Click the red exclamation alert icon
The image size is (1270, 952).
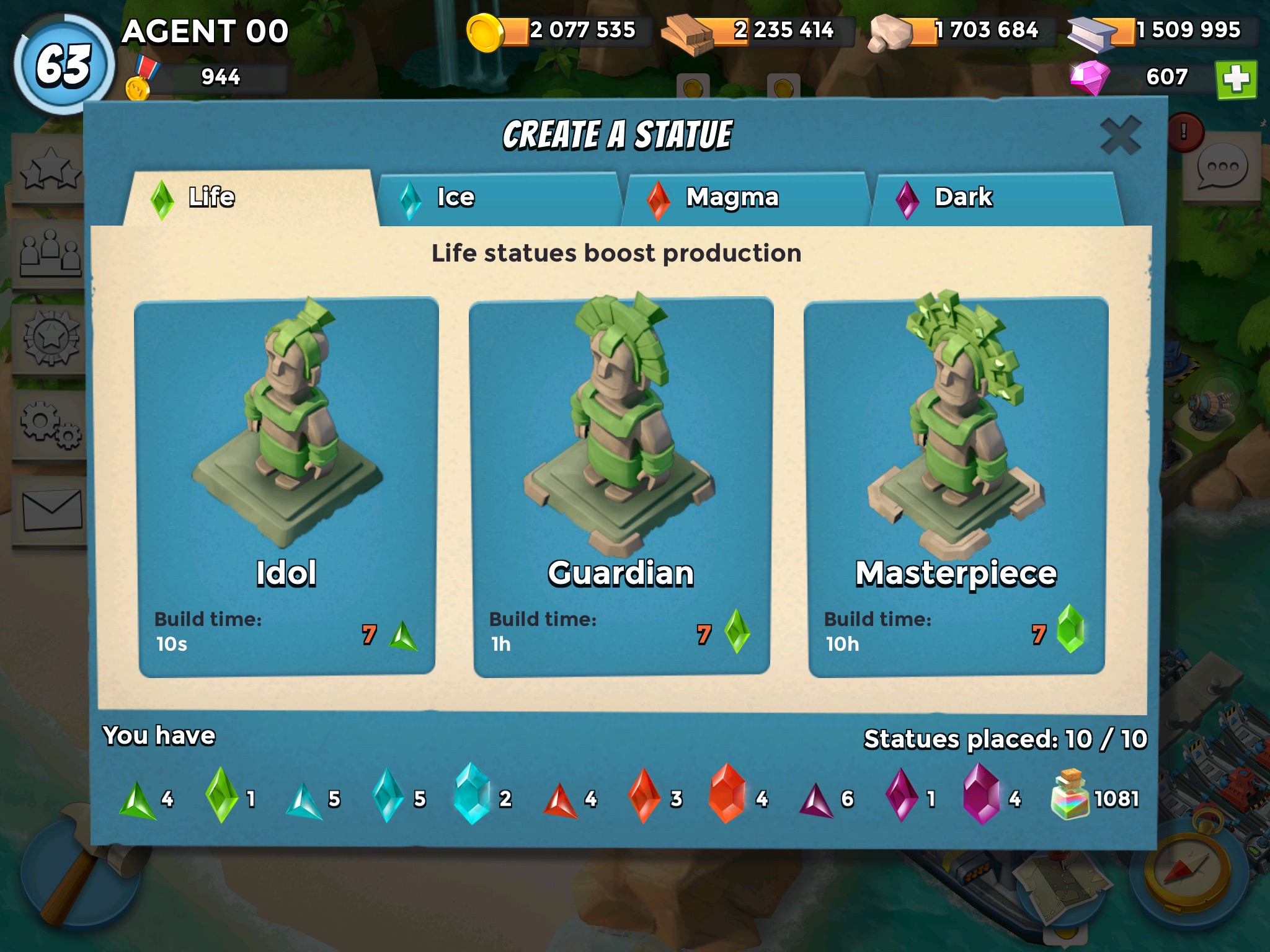pos(1184,132)
